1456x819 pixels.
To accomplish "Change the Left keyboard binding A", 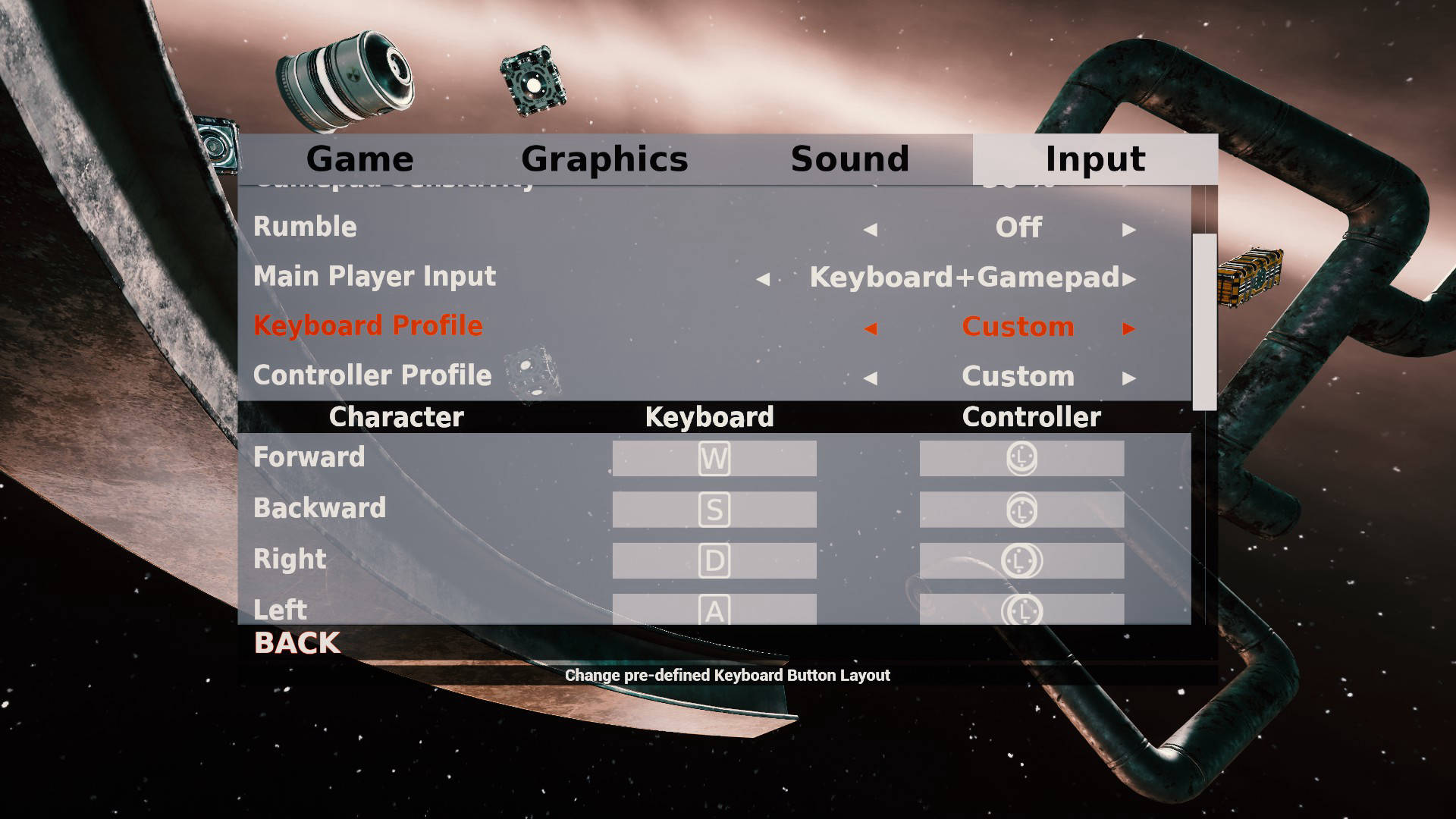I will (714, 609).
